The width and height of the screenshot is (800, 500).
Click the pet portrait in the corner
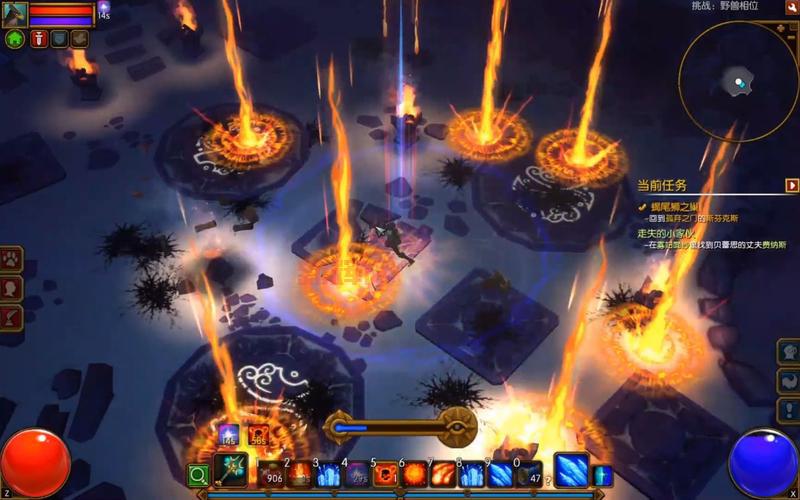(14, 14)
